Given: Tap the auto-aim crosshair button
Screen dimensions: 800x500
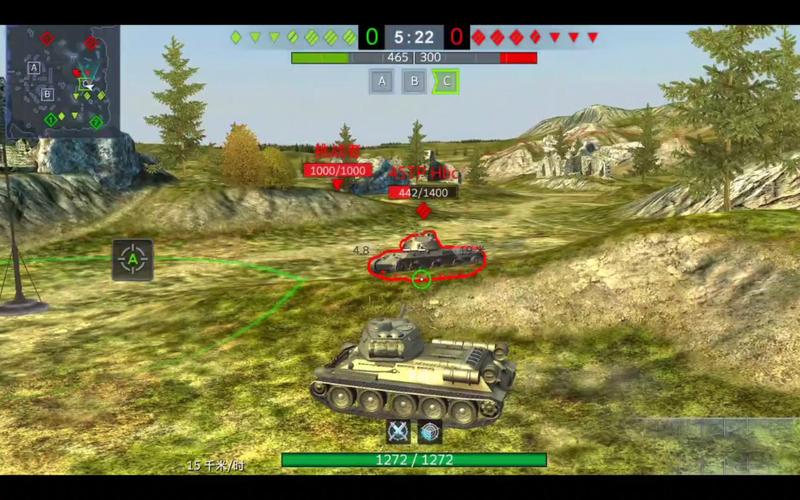Looking at the screenshot, I should pos(133,260).
